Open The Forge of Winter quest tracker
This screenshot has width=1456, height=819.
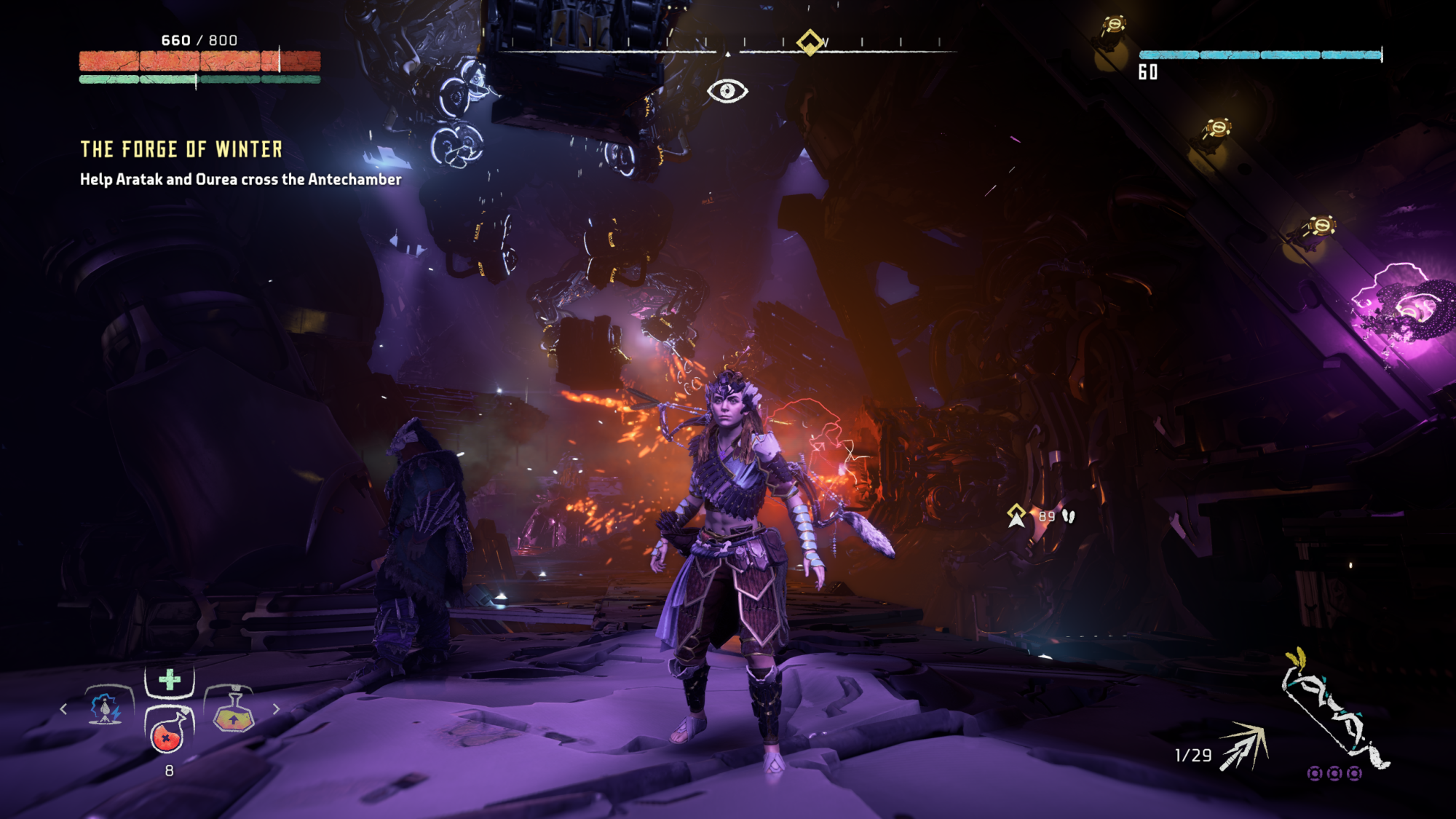[181, 150]
